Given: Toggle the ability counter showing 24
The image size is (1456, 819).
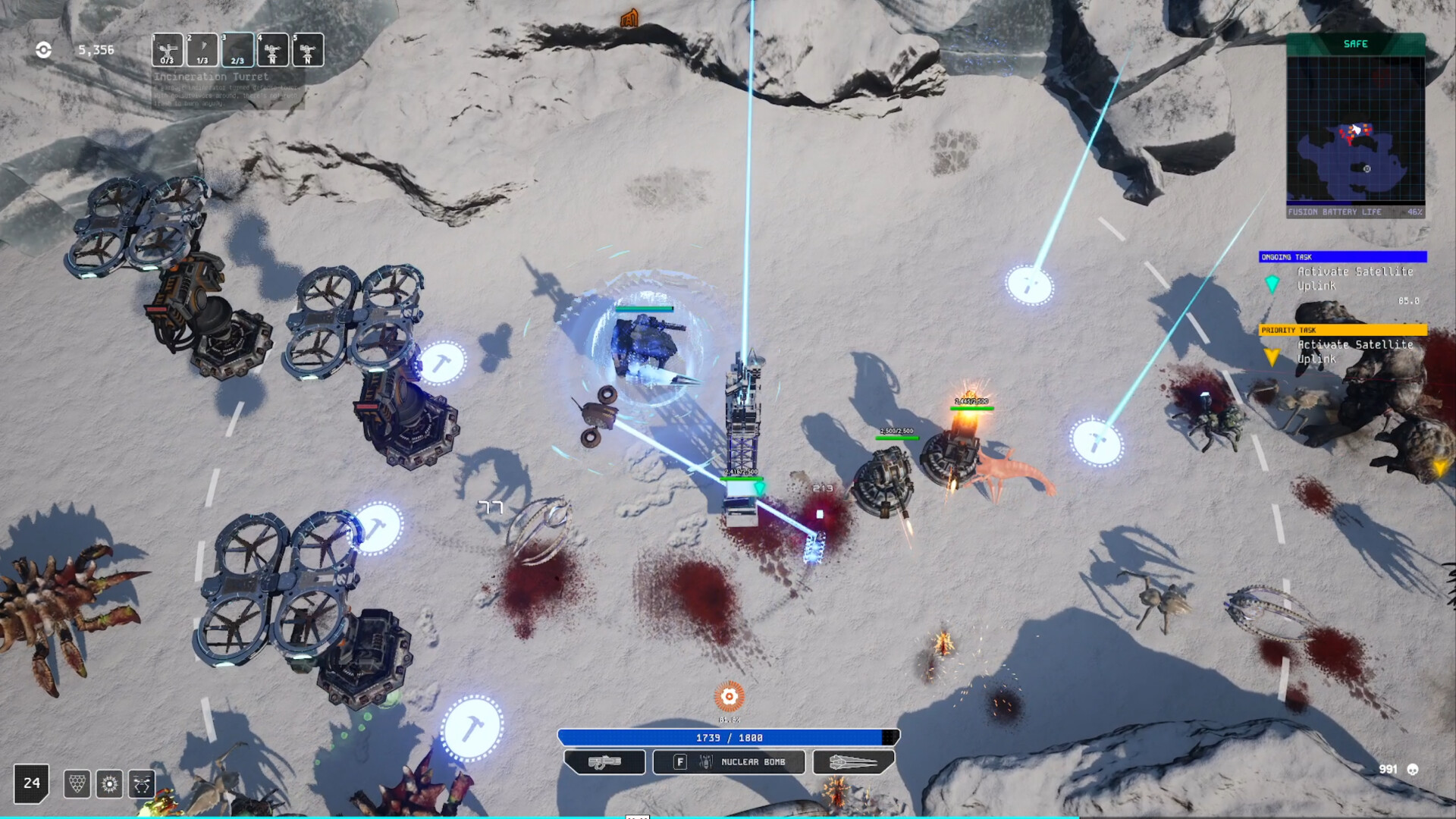Looking at the screenshot, I should click(31, 783).
